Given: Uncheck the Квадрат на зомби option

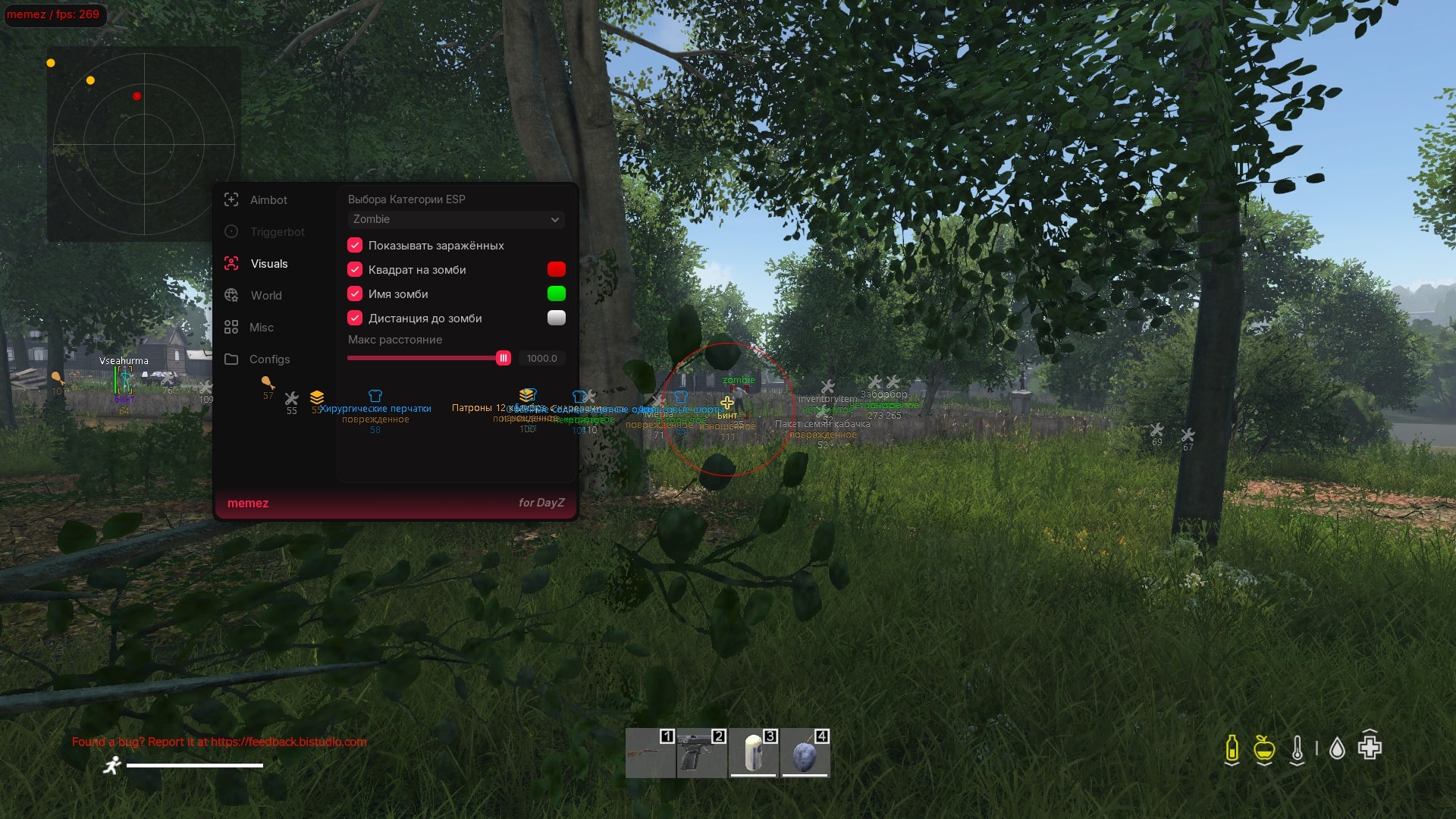Looking at the screenshot, I should coord(355,269).
